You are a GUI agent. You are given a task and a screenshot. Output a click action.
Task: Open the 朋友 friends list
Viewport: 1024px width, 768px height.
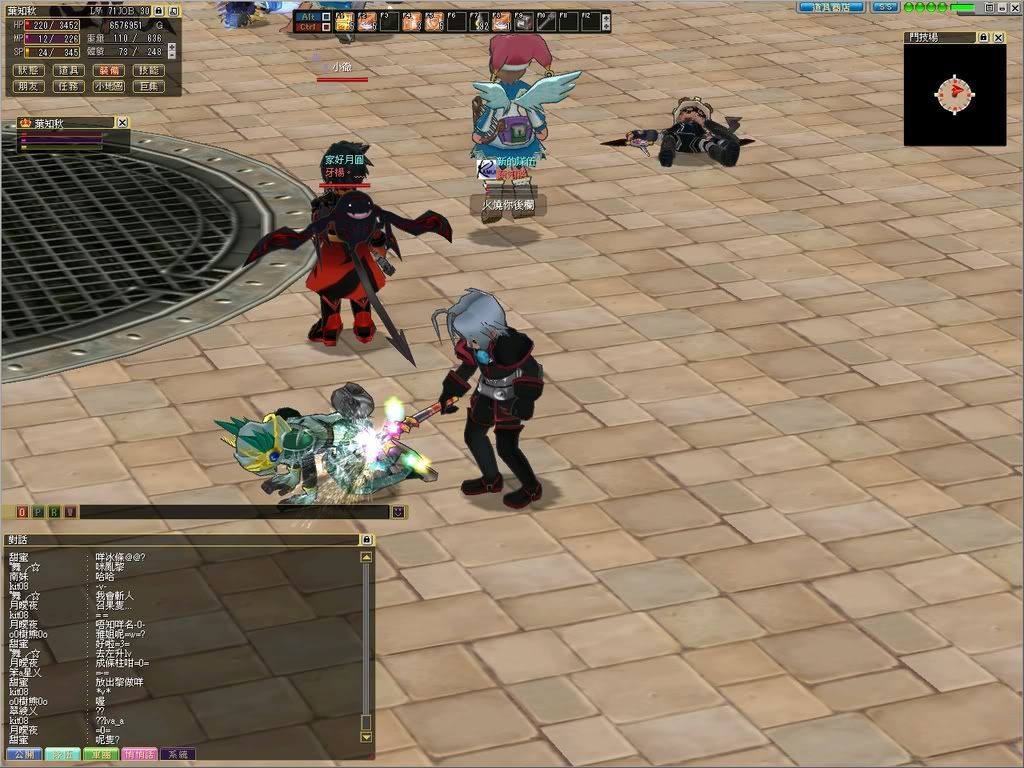29,87
